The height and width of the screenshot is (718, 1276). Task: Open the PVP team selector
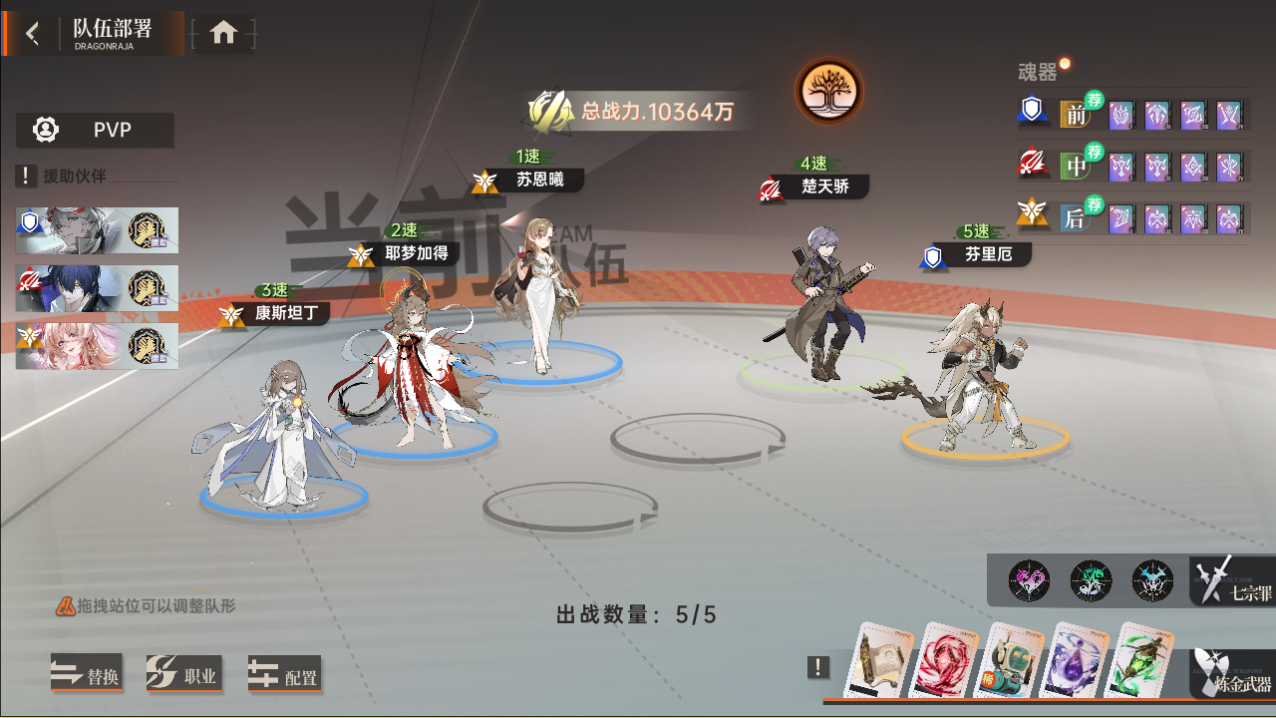coord(95,130)
